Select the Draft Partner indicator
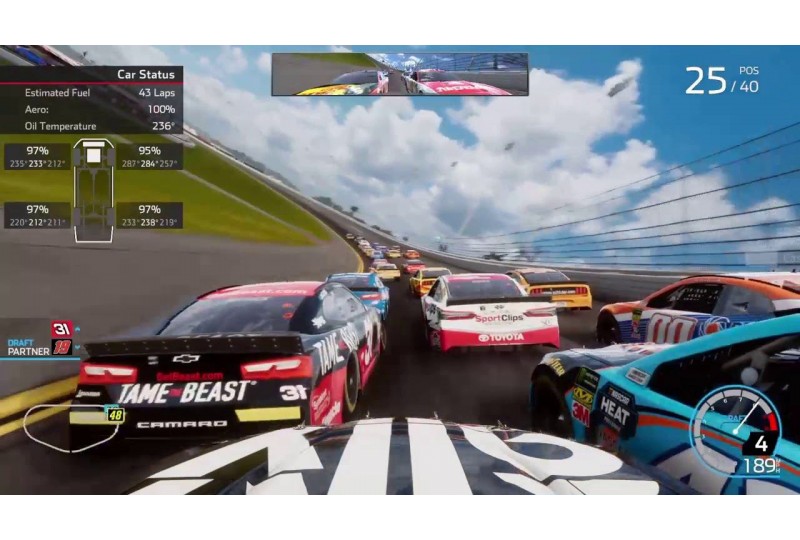The height and width of the screenshot is (540, 800). point(40,337)
